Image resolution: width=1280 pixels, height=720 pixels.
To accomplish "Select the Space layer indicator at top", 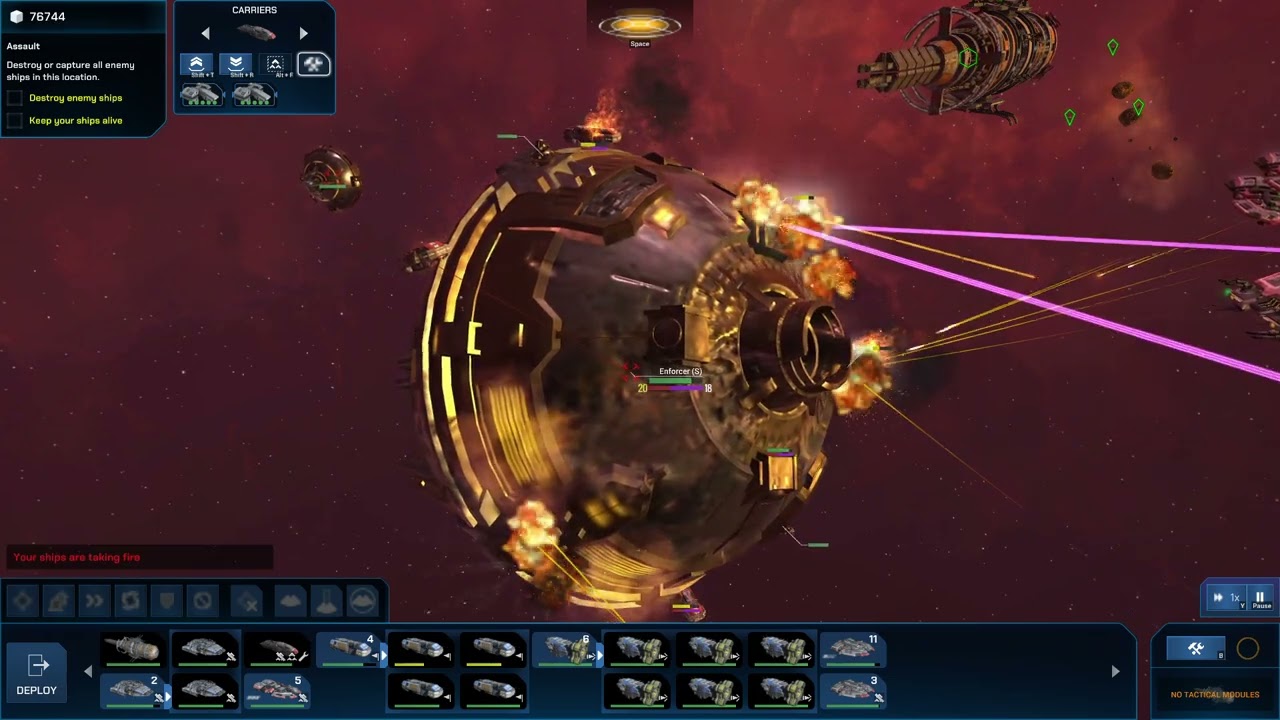I will [640, 27].
